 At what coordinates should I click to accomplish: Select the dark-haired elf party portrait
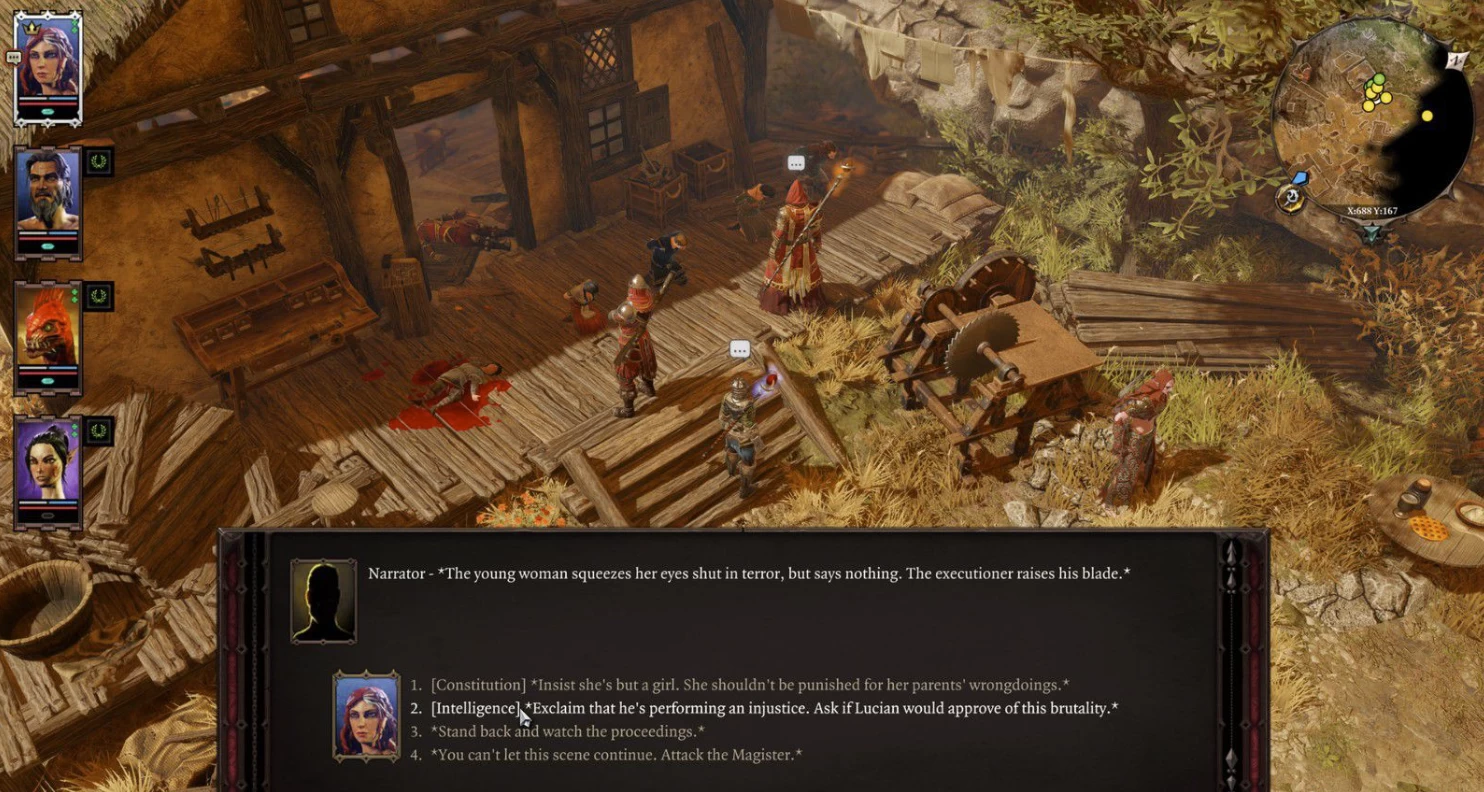click(47, 472)
